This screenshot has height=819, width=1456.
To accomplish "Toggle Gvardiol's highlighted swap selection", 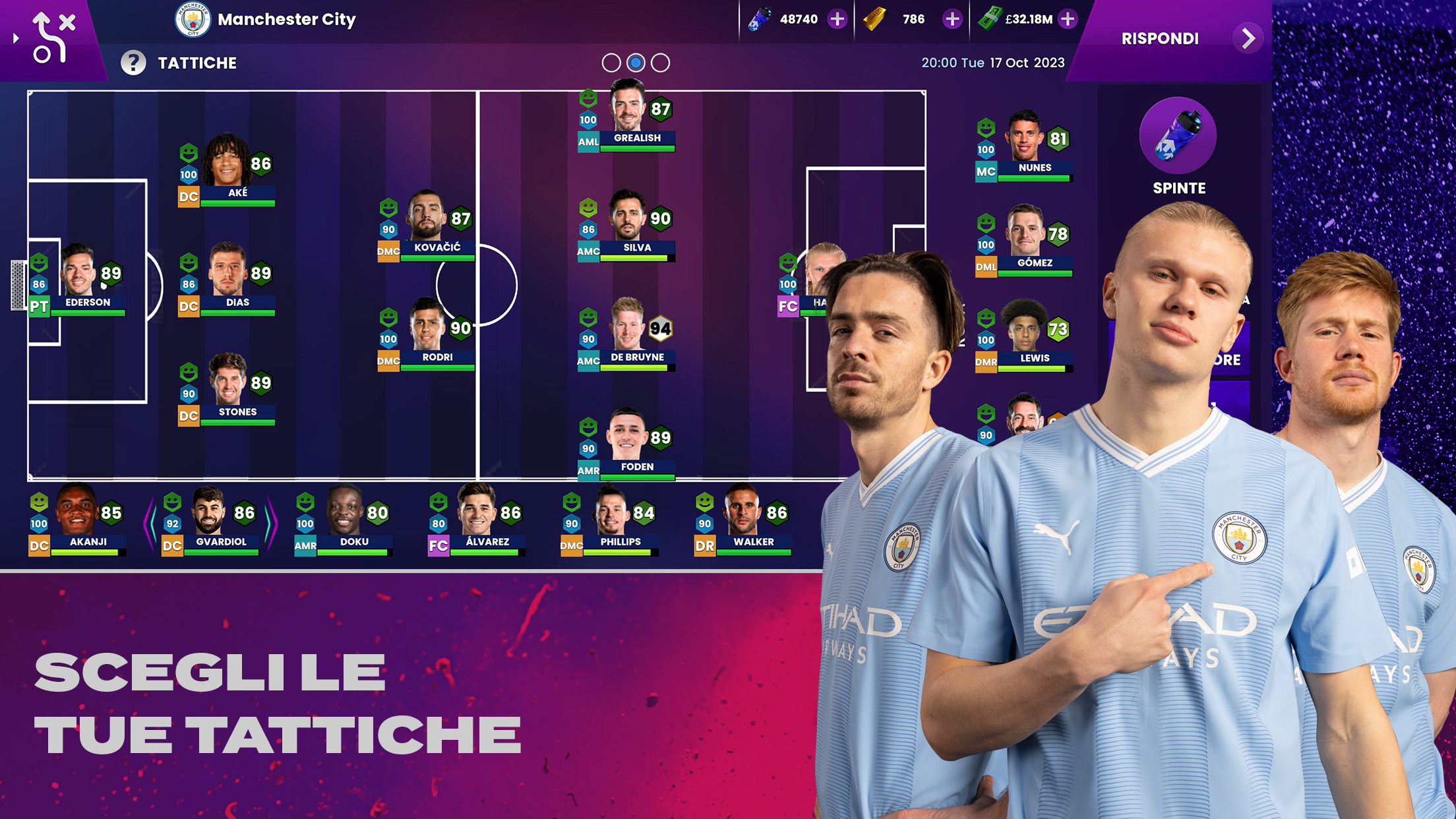I will click(x=210, y=523).
